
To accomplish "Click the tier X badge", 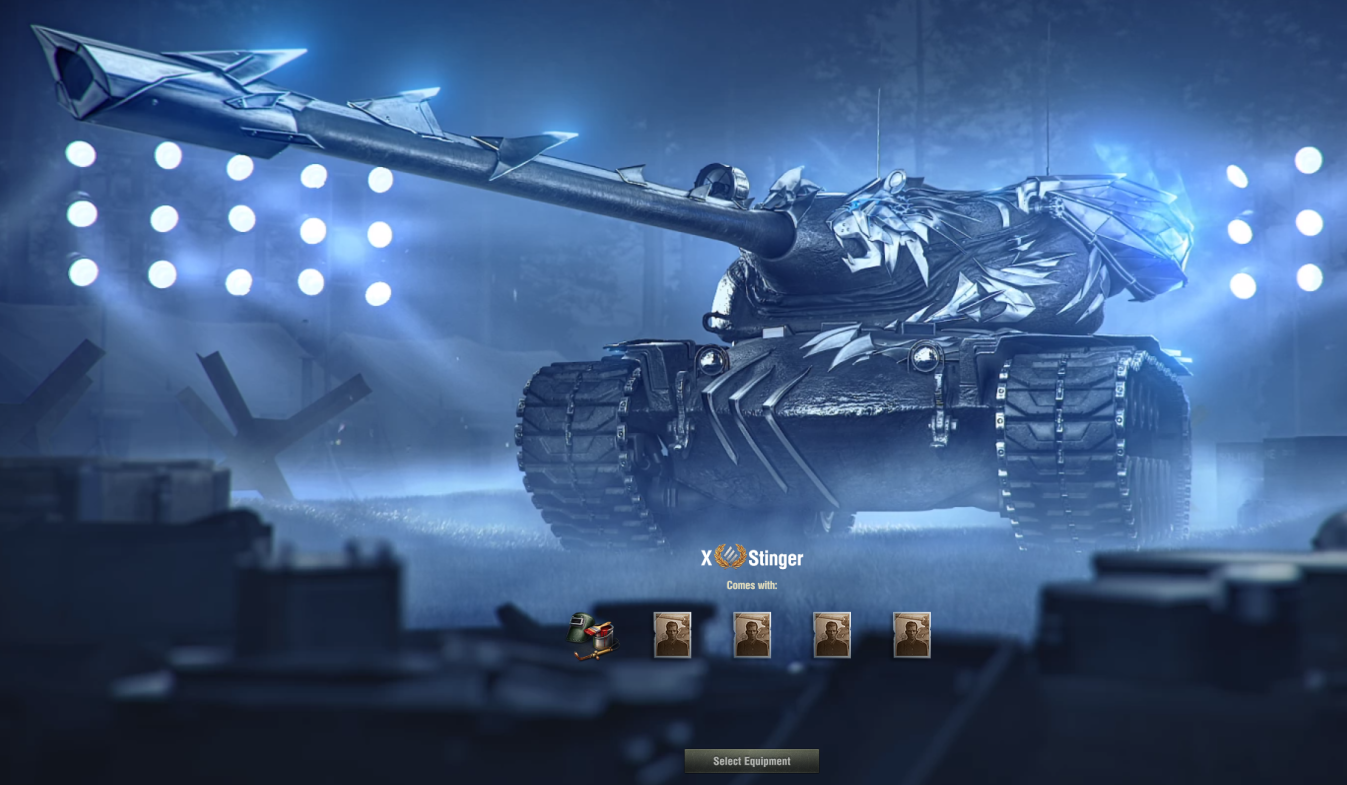I will click(707, 558).
